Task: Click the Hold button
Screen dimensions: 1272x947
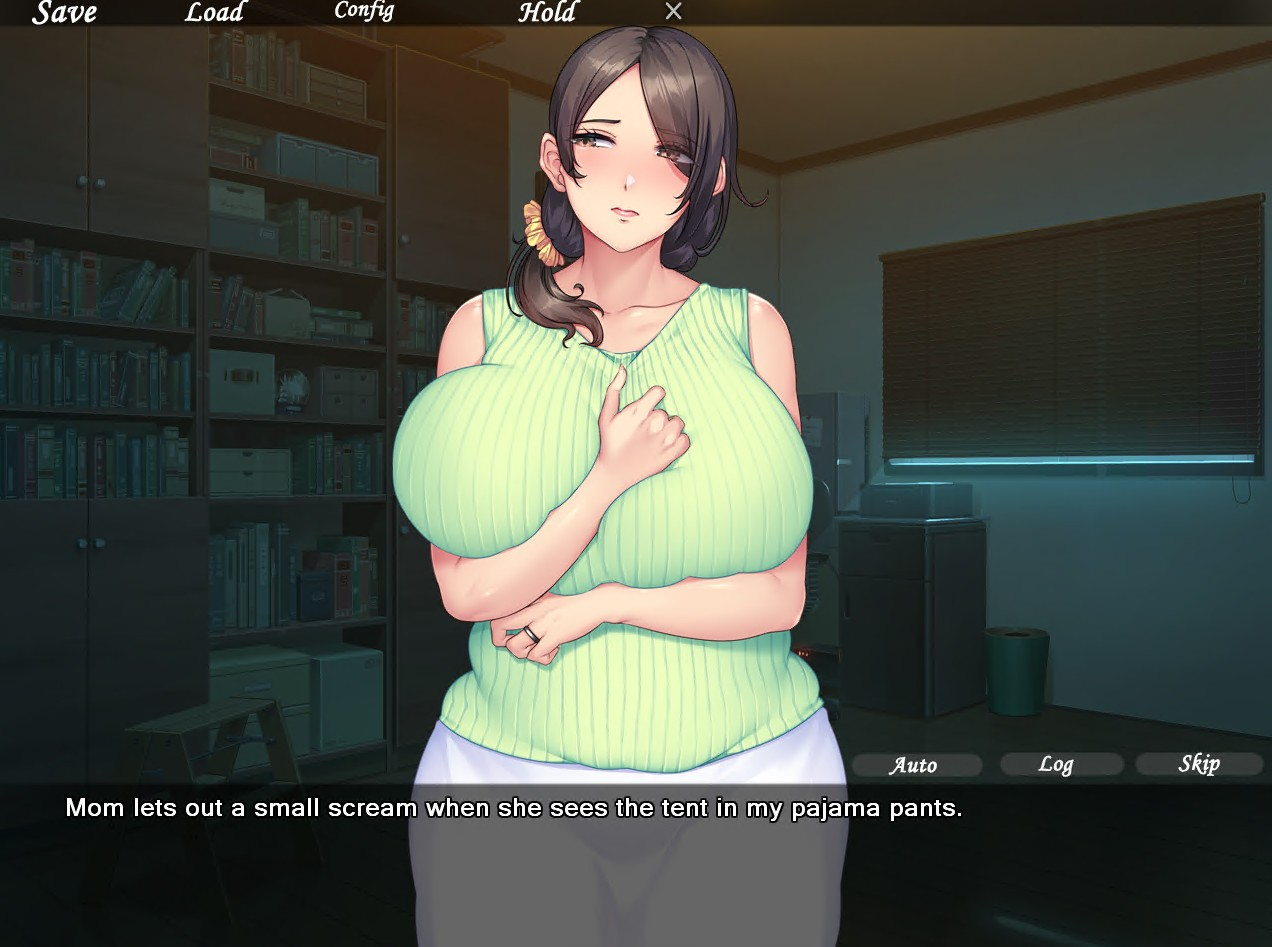Action: 547,12
